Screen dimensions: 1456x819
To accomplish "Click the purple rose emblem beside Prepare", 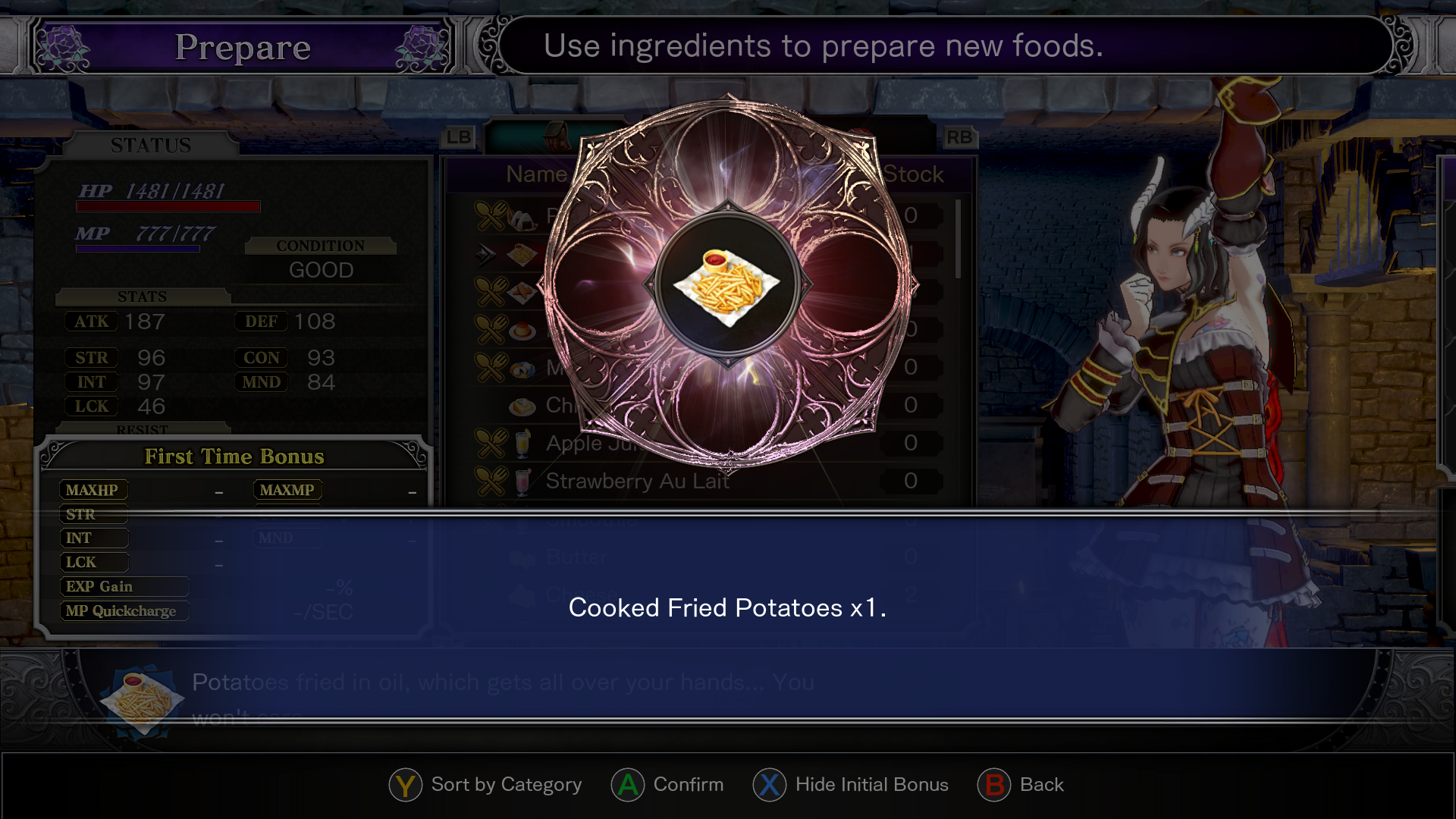I will pos(63,45).
